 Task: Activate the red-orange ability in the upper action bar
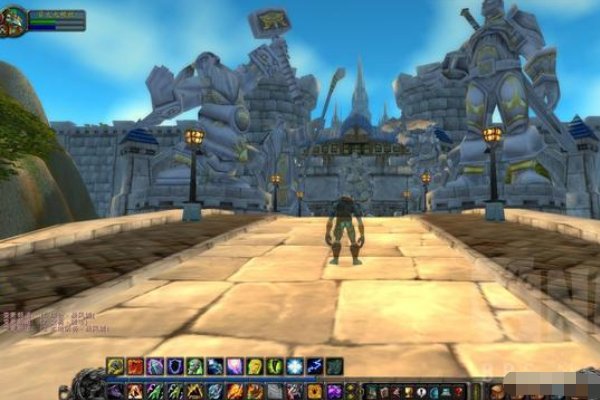[x=135, y=367]
